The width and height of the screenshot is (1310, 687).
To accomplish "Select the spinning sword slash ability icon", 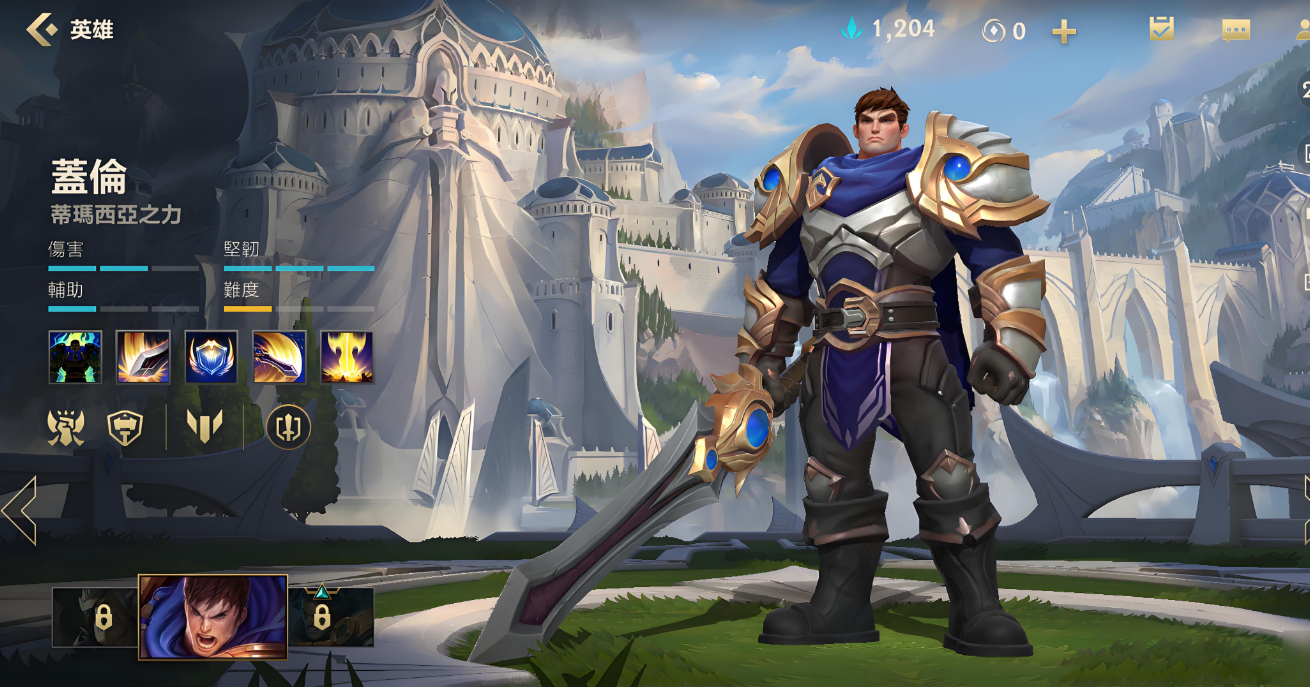I will click(279, 357).
